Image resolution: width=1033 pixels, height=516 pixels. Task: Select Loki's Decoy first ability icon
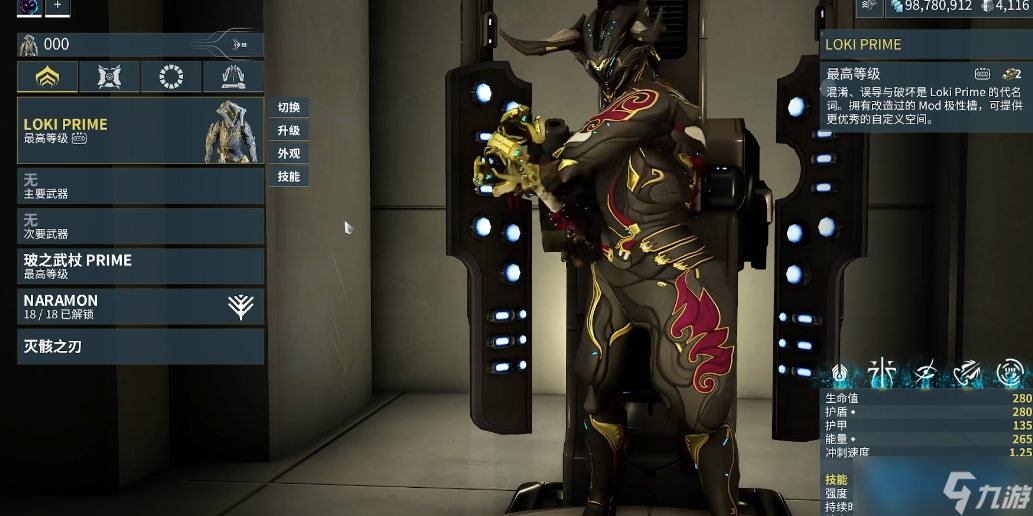[x=839, y=373]
